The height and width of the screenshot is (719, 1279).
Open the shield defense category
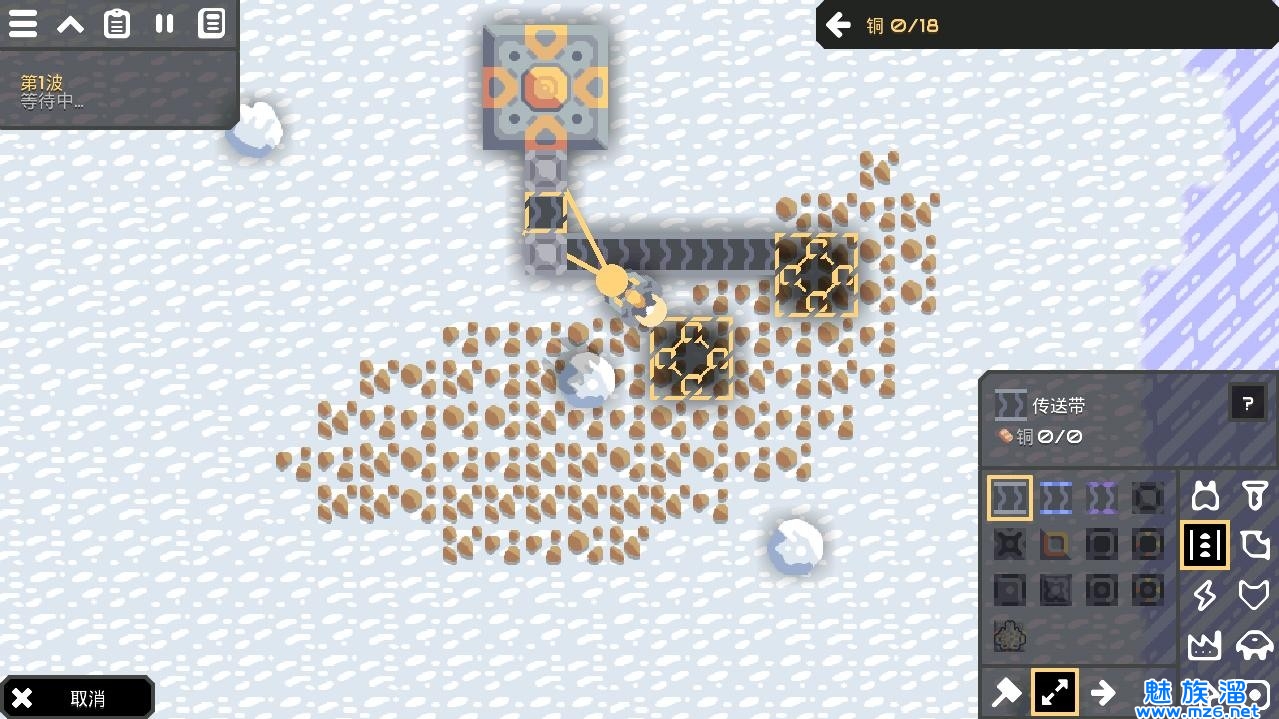coord(1254,595)
